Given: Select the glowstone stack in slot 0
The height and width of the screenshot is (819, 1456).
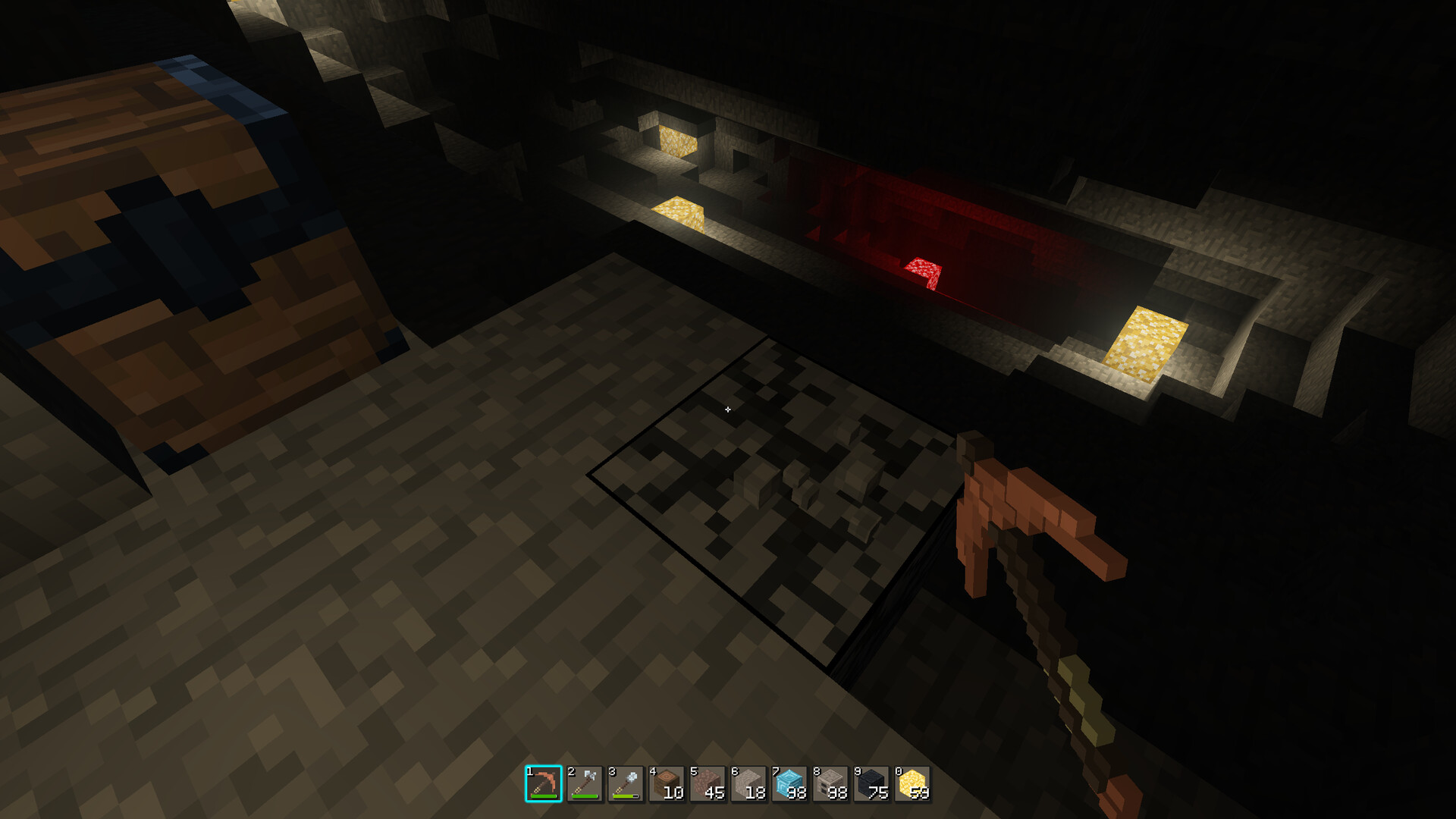Looking at the screenshot, I should tap(910, 787).
